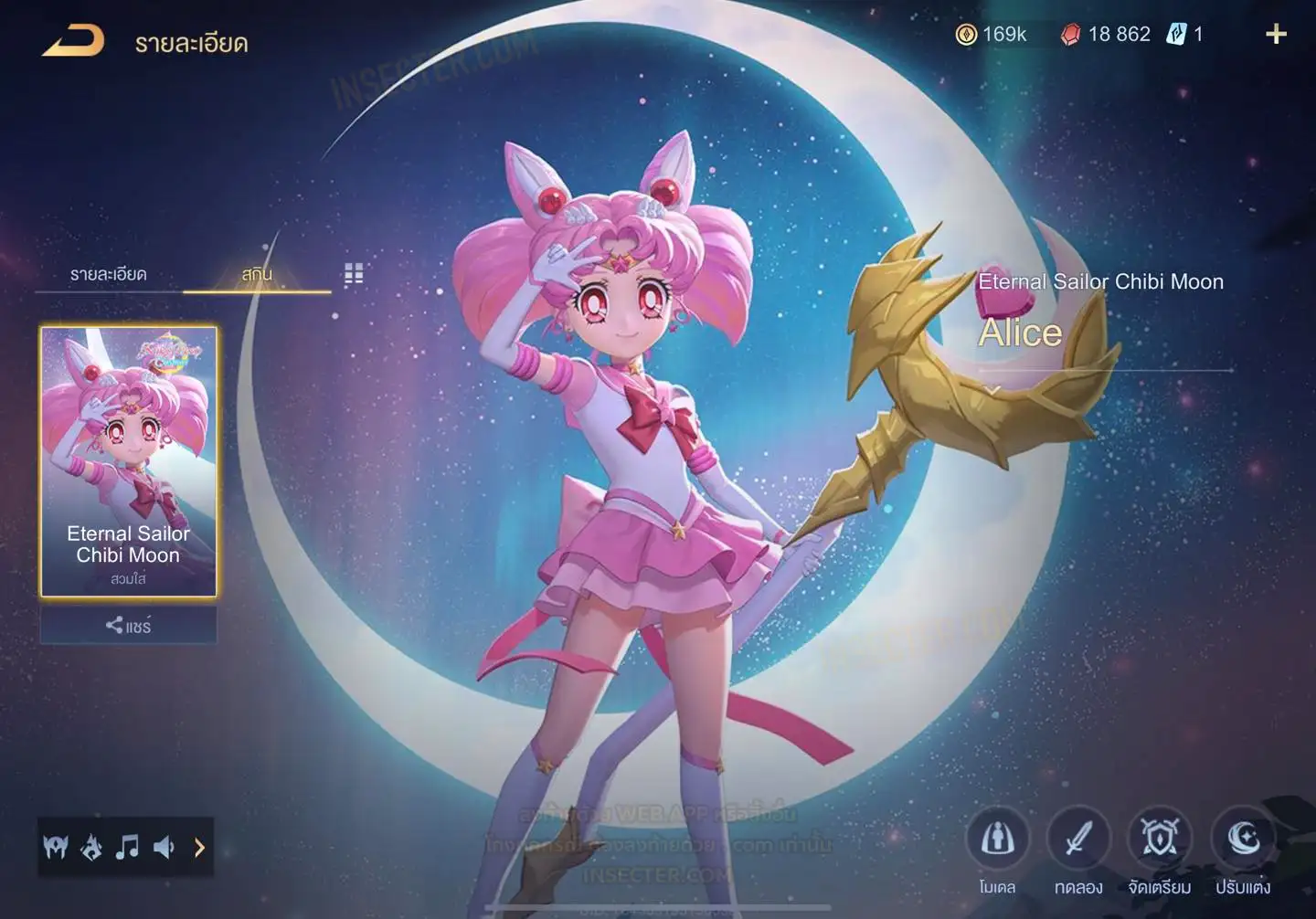Click the music note icon
This screenshot has width=1316, height=919.
coord(127,848)
